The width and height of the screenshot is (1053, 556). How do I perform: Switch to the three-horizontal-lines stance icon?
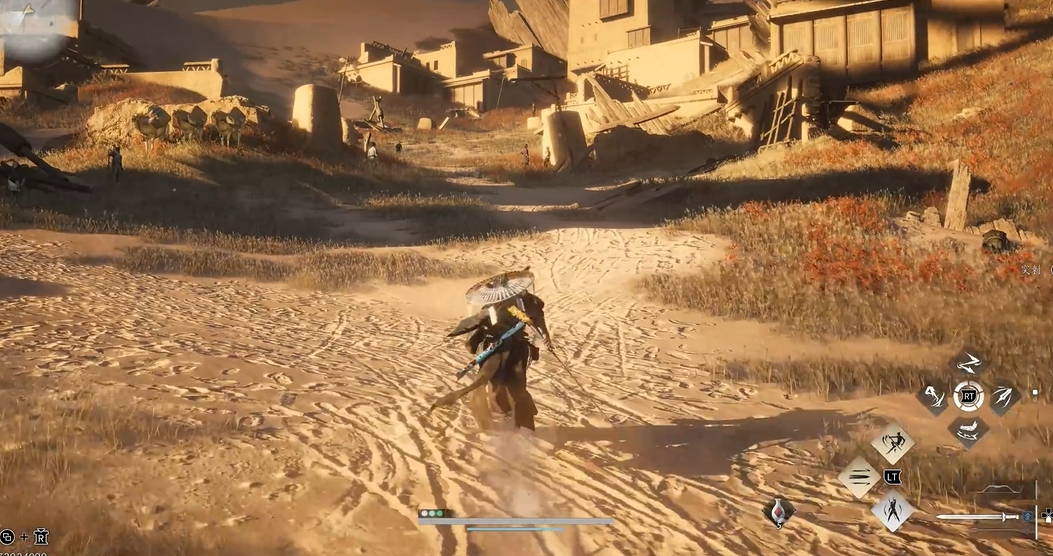click(x=859, y=477)
